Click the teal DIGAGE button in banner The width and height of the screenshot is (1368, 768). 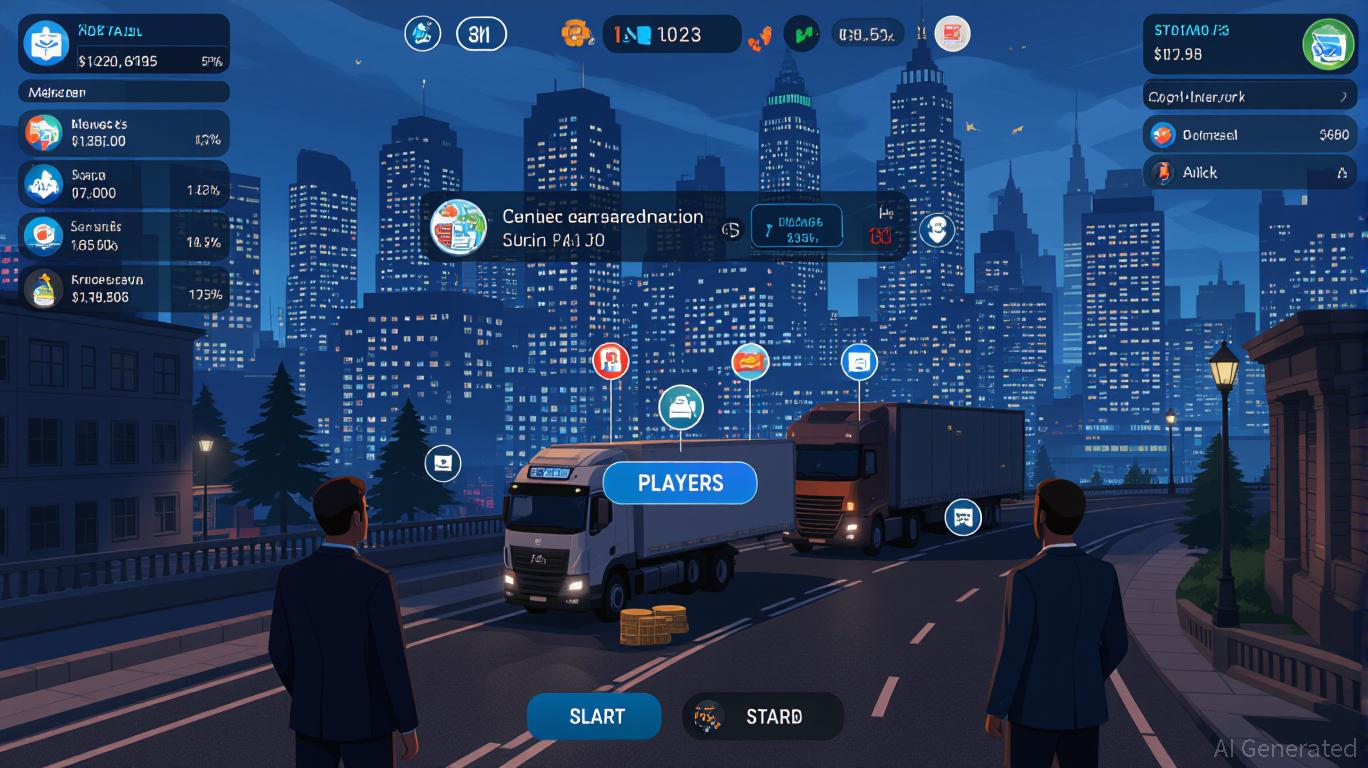(x=797, y=229)
